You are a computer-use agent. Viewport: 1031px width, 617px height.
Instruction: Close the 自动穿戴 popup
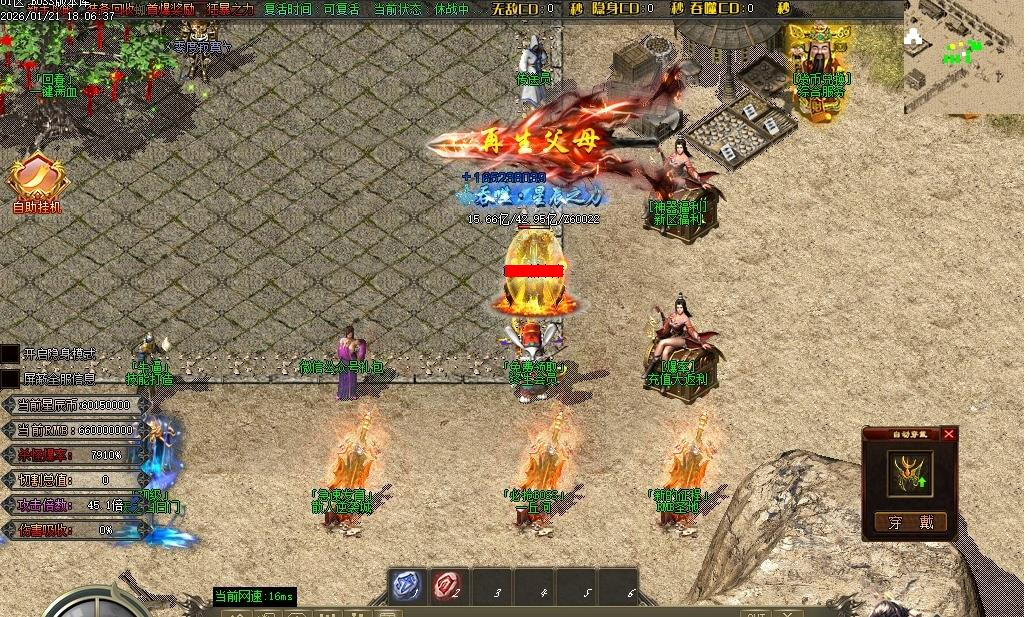[948, 434]
